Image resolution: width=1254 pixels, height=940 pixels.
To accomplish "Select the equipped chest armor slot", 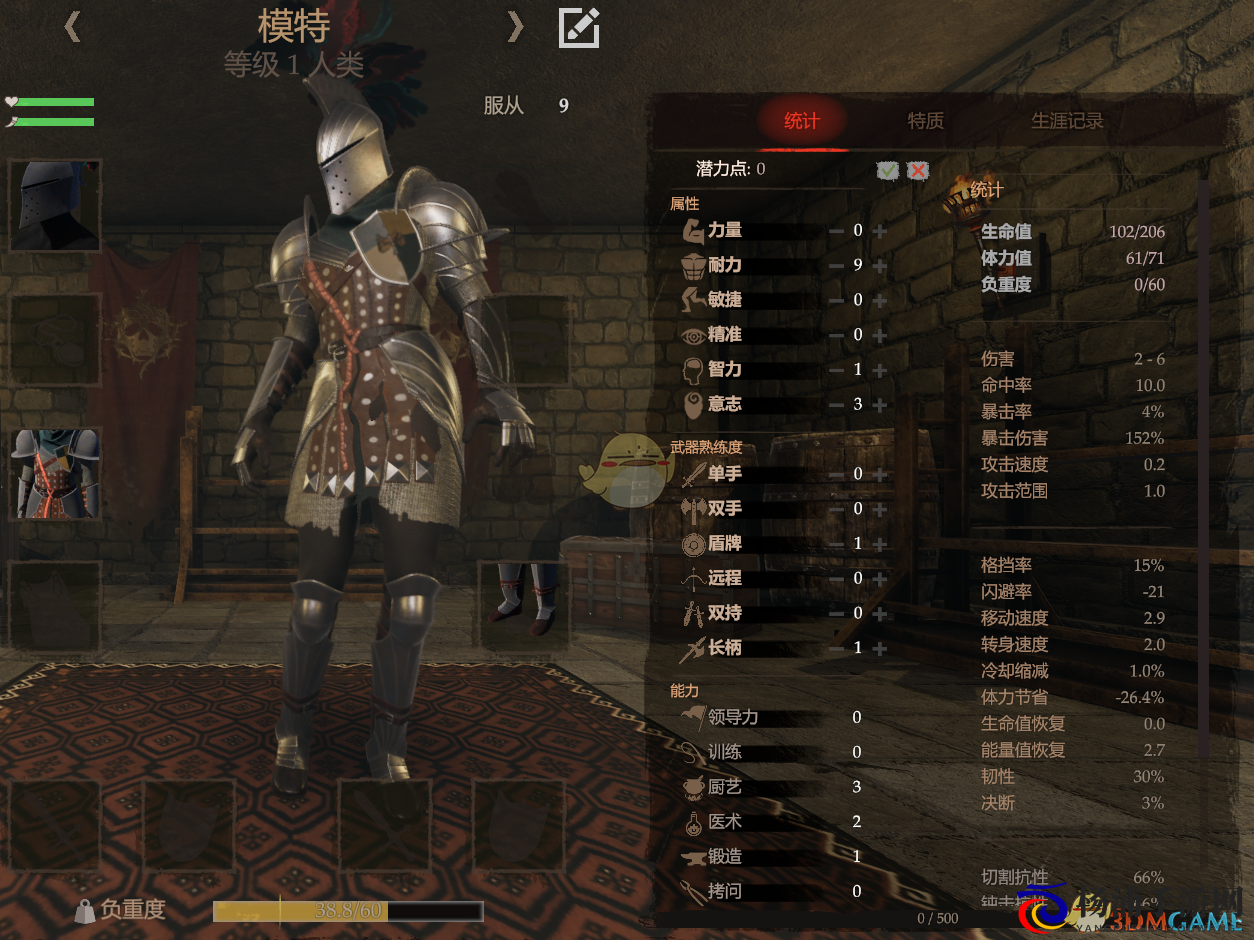I will (55, 474).
